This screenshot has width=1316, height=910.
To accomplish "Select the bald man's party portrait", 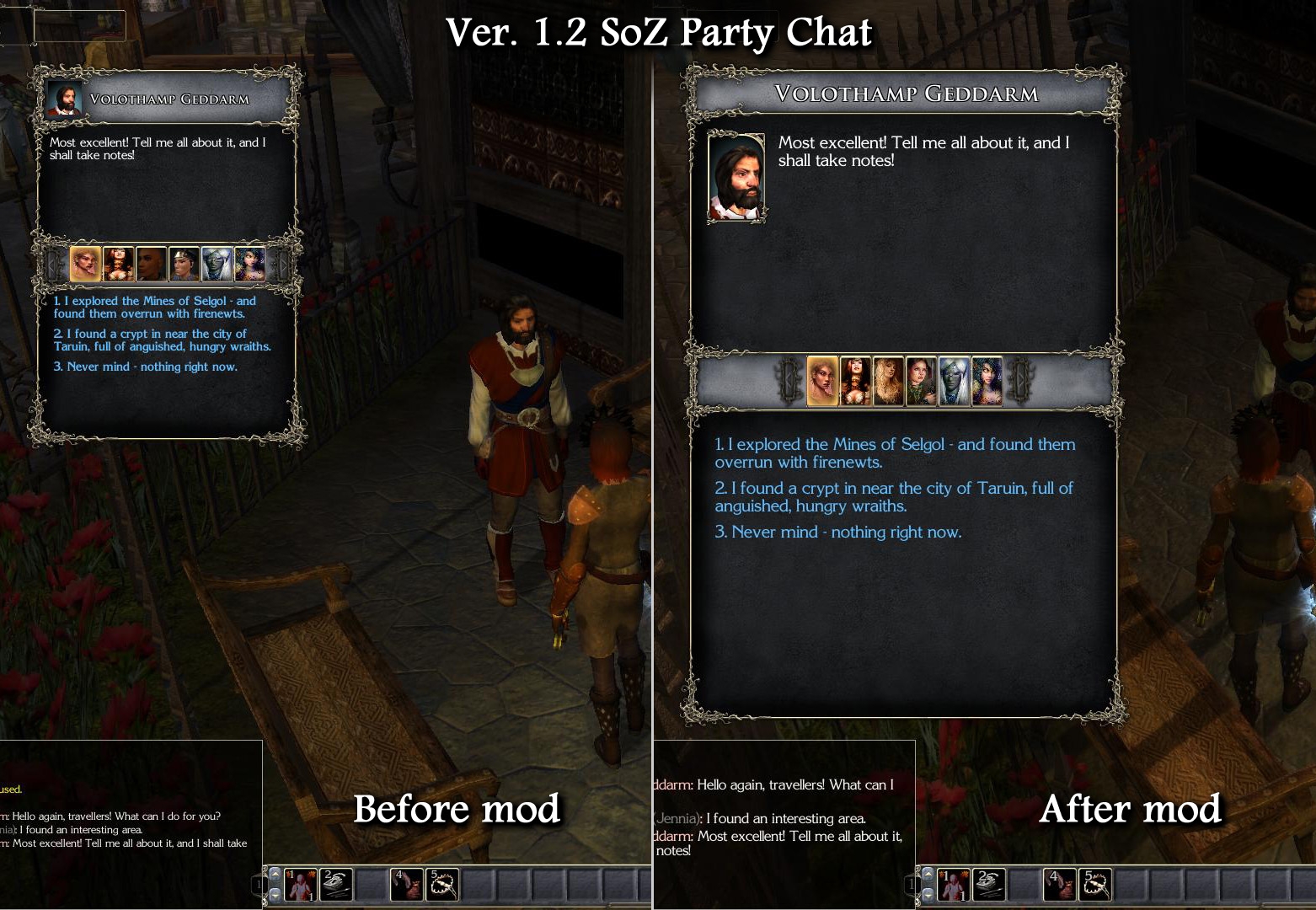I will (152, 264).
